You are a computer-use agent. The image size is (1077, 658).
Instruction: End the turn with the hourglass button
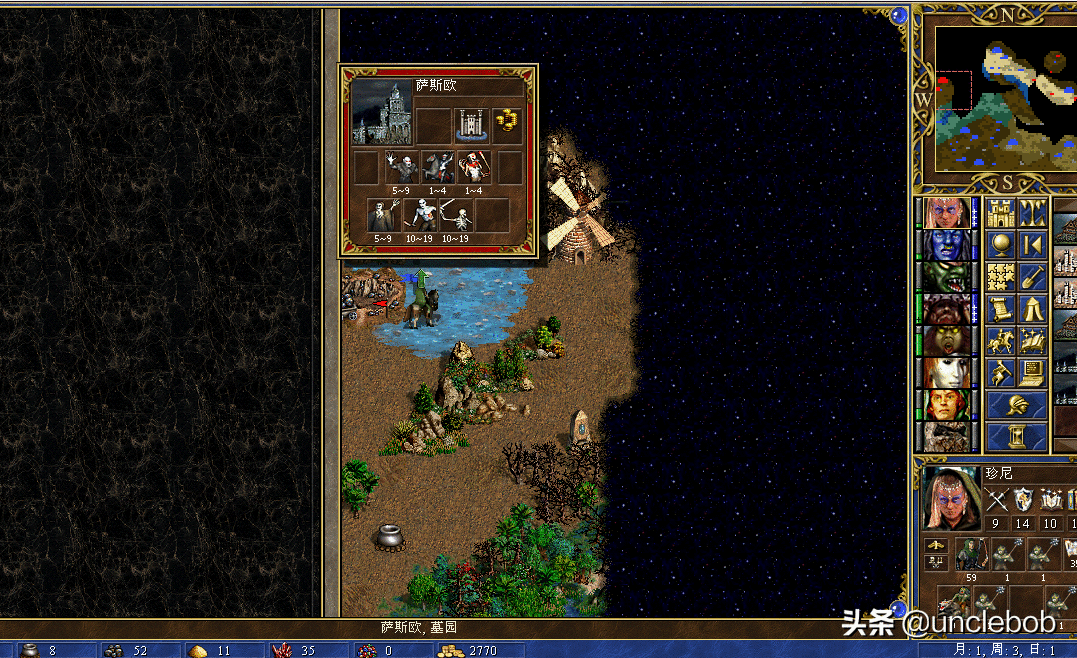click(x=1017, y=437)
